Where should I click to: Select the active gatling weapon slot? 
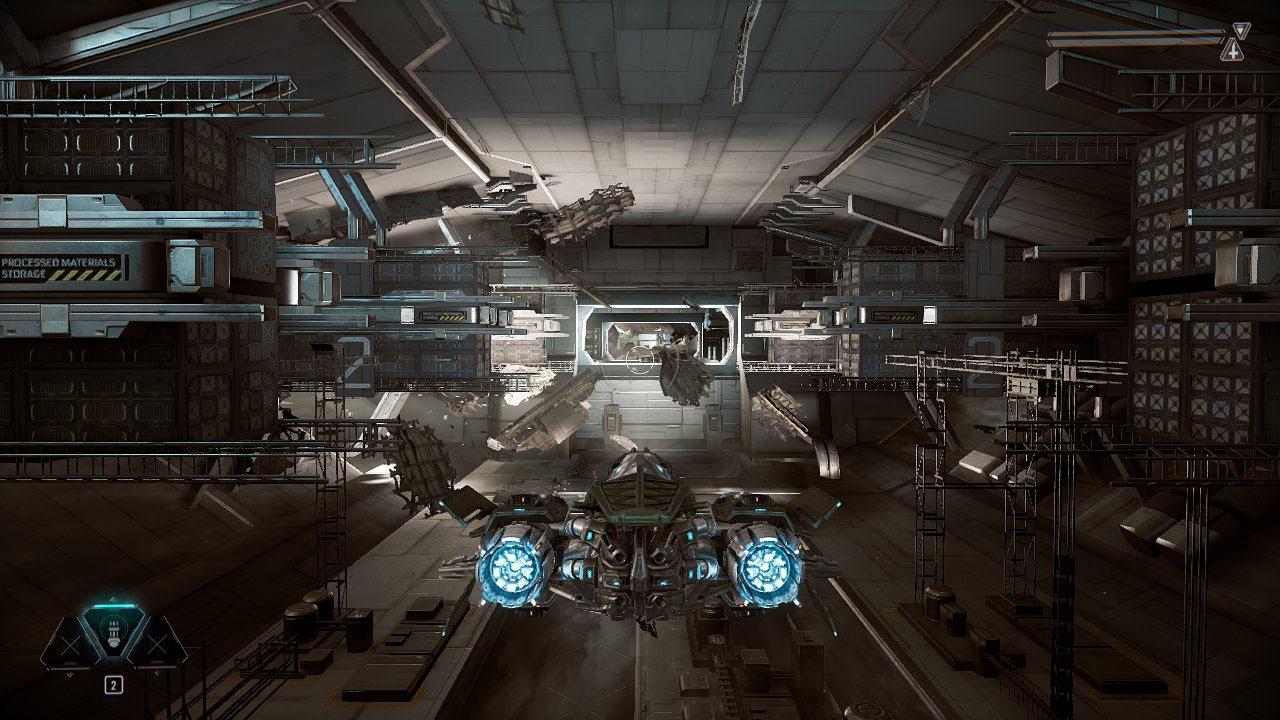[113, 634]
